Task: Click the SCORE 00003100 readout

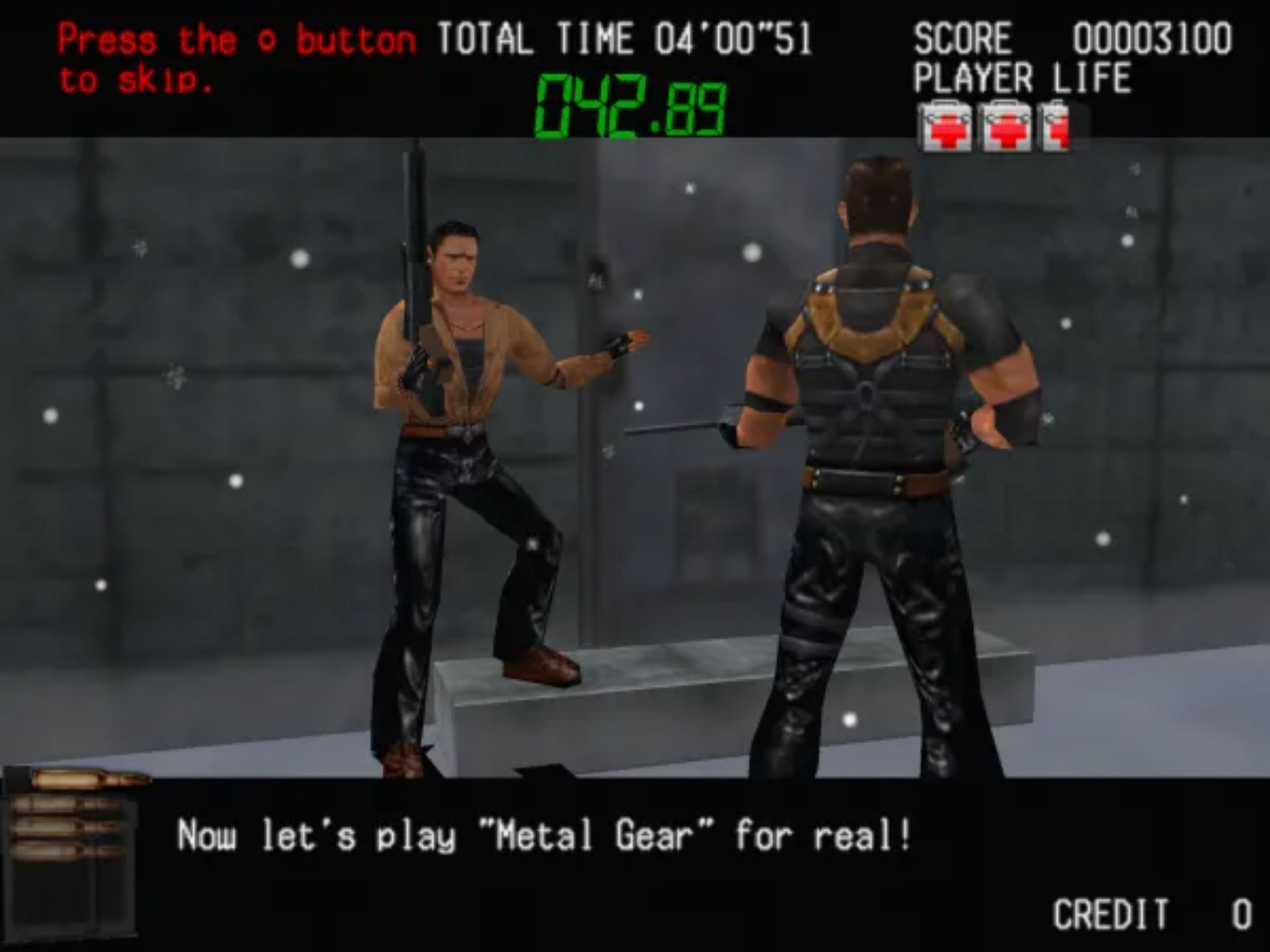Action: click(x=1072, y=38)
